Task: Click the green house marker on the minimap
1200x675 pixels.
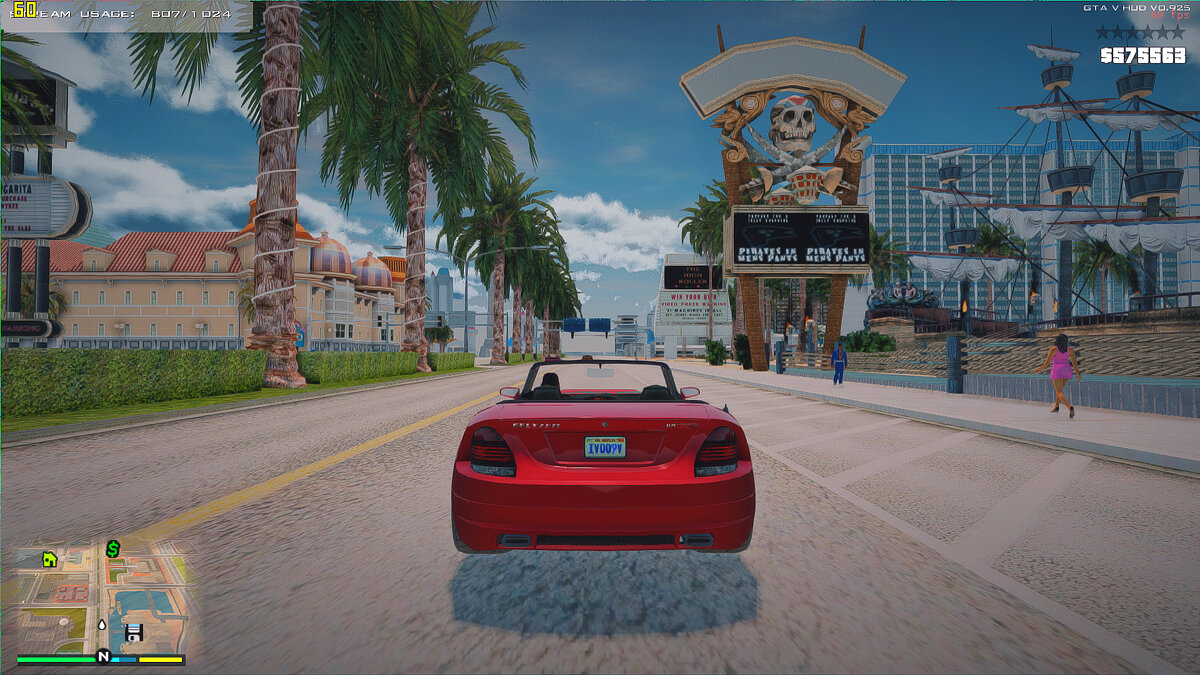Action: pyautogui.click(x=49, y=560)
